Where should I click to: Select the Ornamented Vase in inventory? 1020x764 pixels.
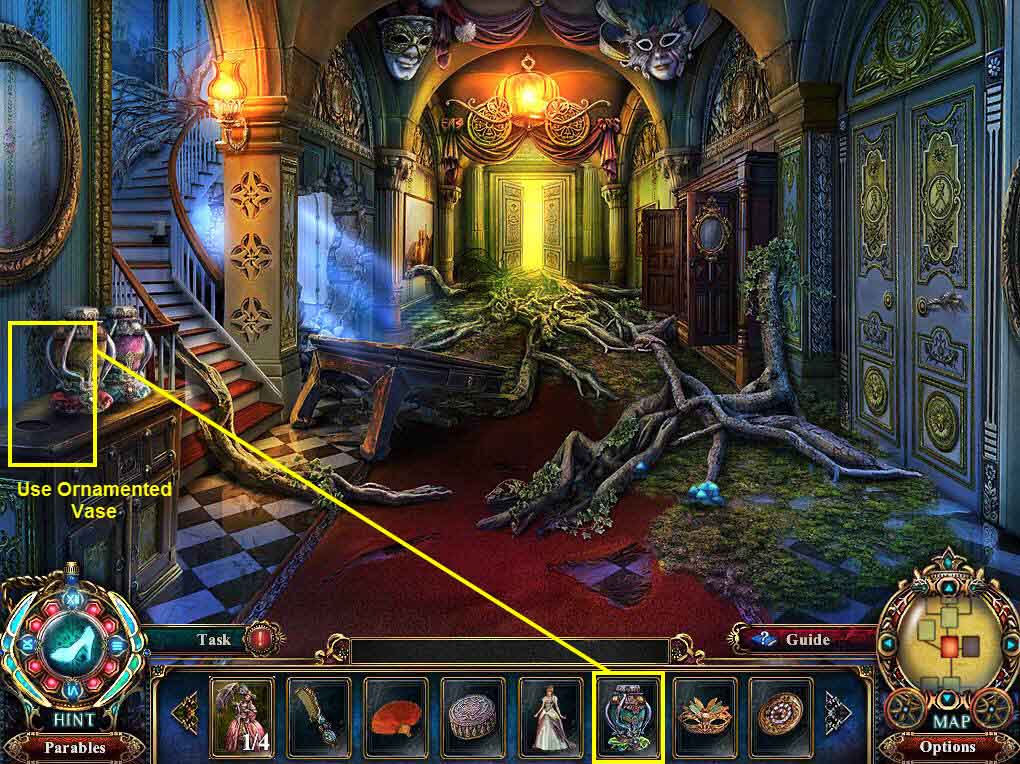(628, 714)
